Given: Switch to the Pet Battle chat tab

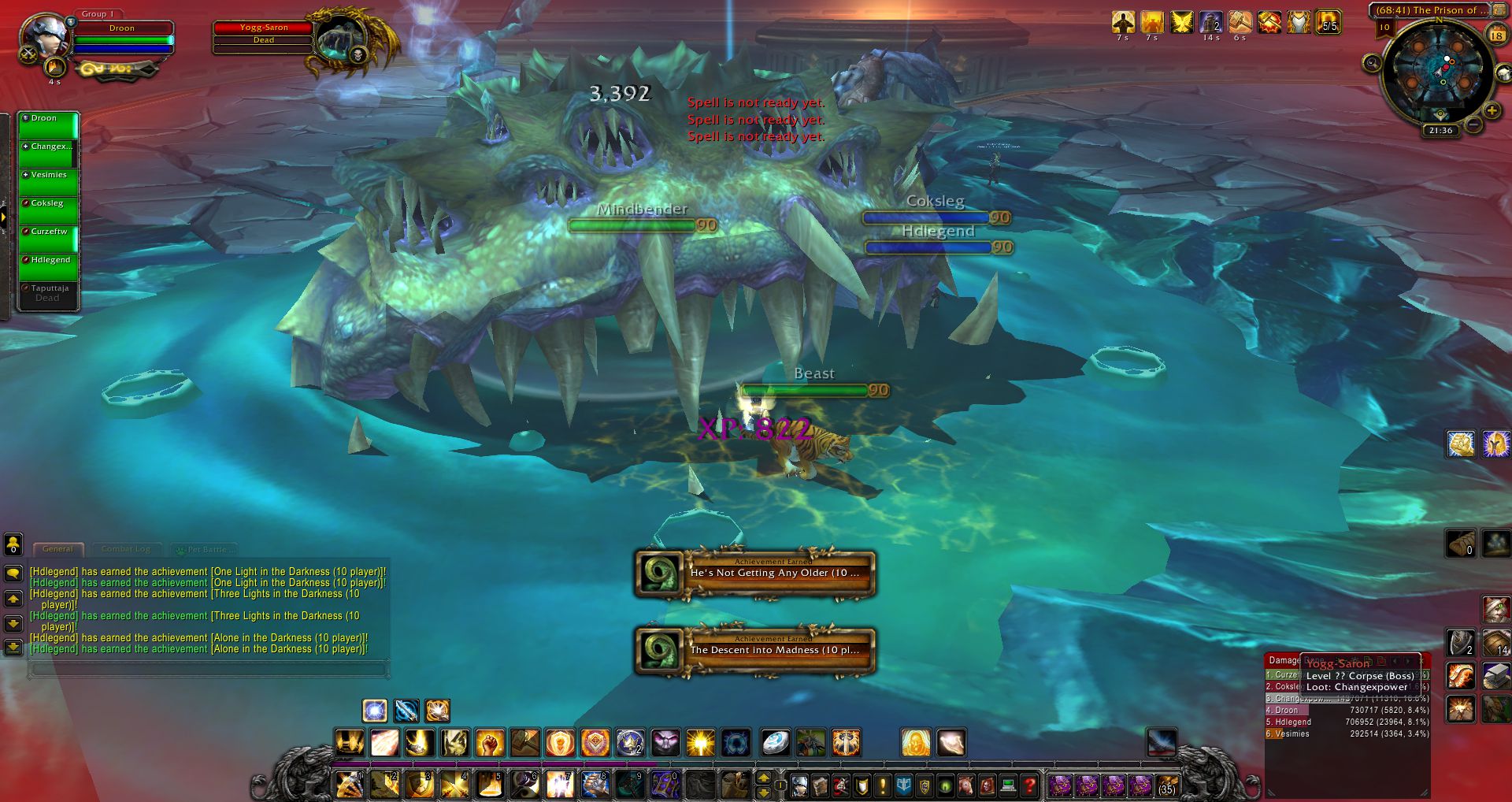Looking at the screenshot, I should tap(206, 549).
